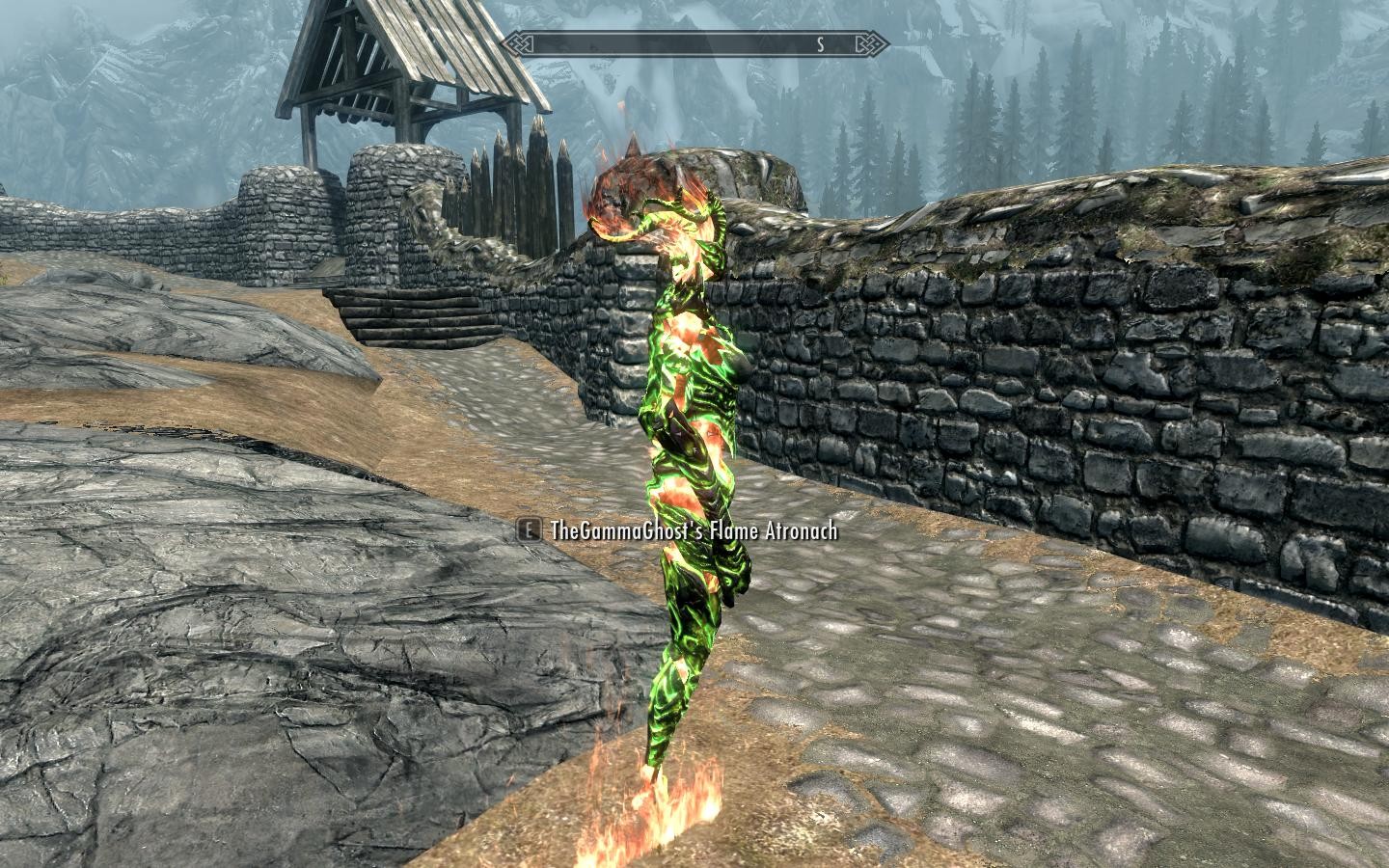Click the S marker on the compass
1389x868 pixels.
(x=819, y=42)
